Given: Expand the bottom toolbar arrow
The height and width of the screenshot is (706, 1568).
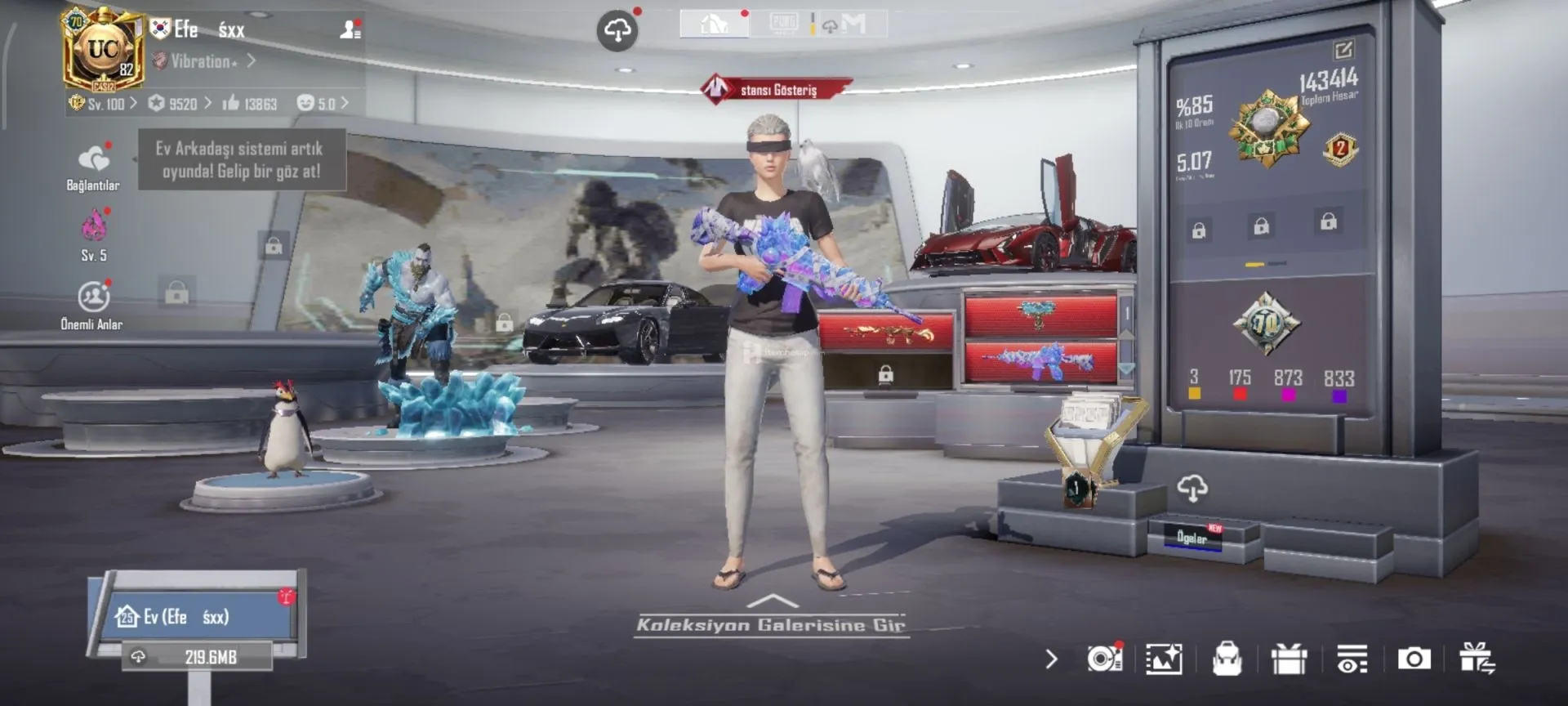Looking at the screenshot, I should point(1051,659).
